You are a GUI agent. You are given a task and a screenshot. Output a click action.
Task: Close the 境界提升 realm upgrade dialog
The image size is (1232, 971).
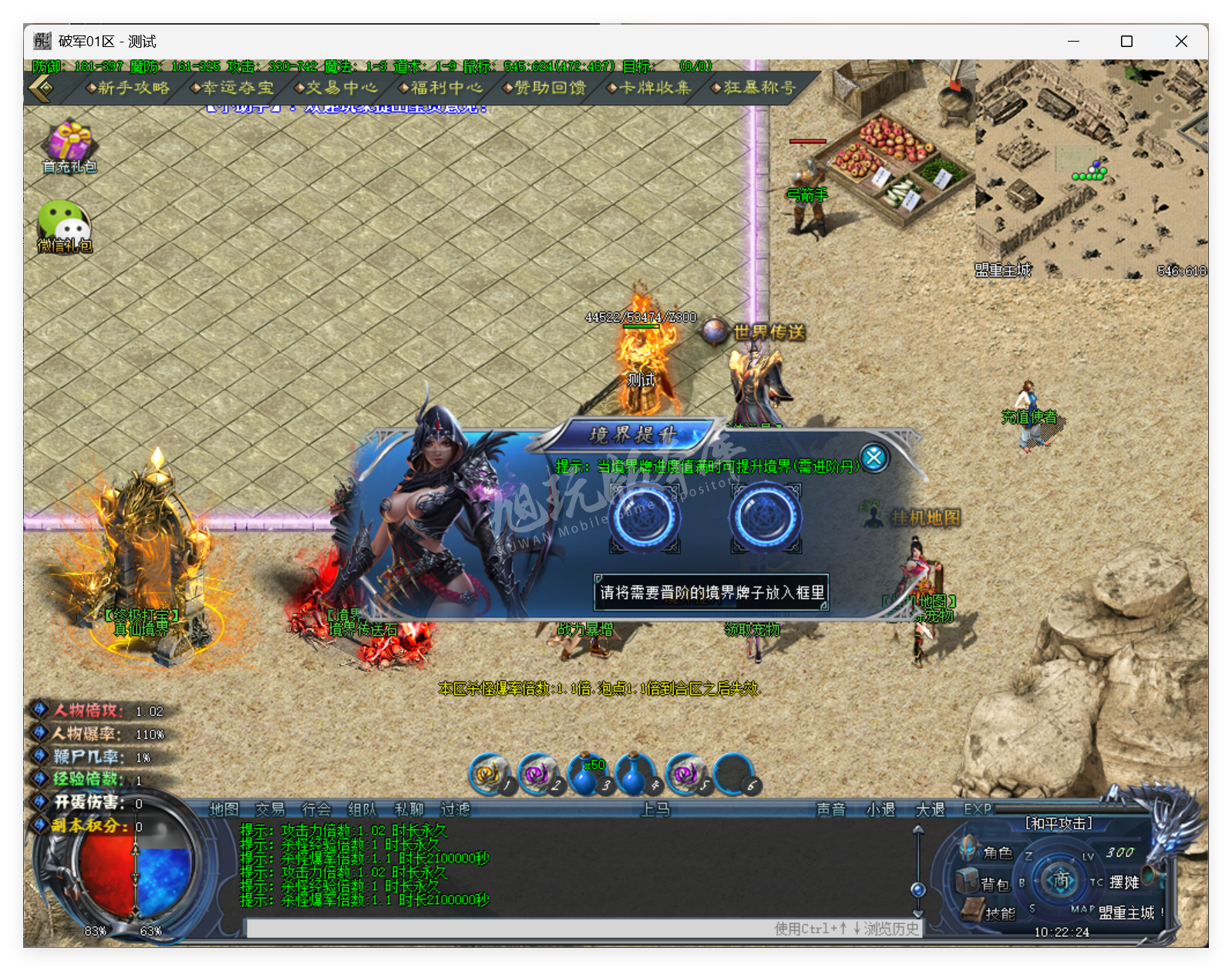(874, 458)
